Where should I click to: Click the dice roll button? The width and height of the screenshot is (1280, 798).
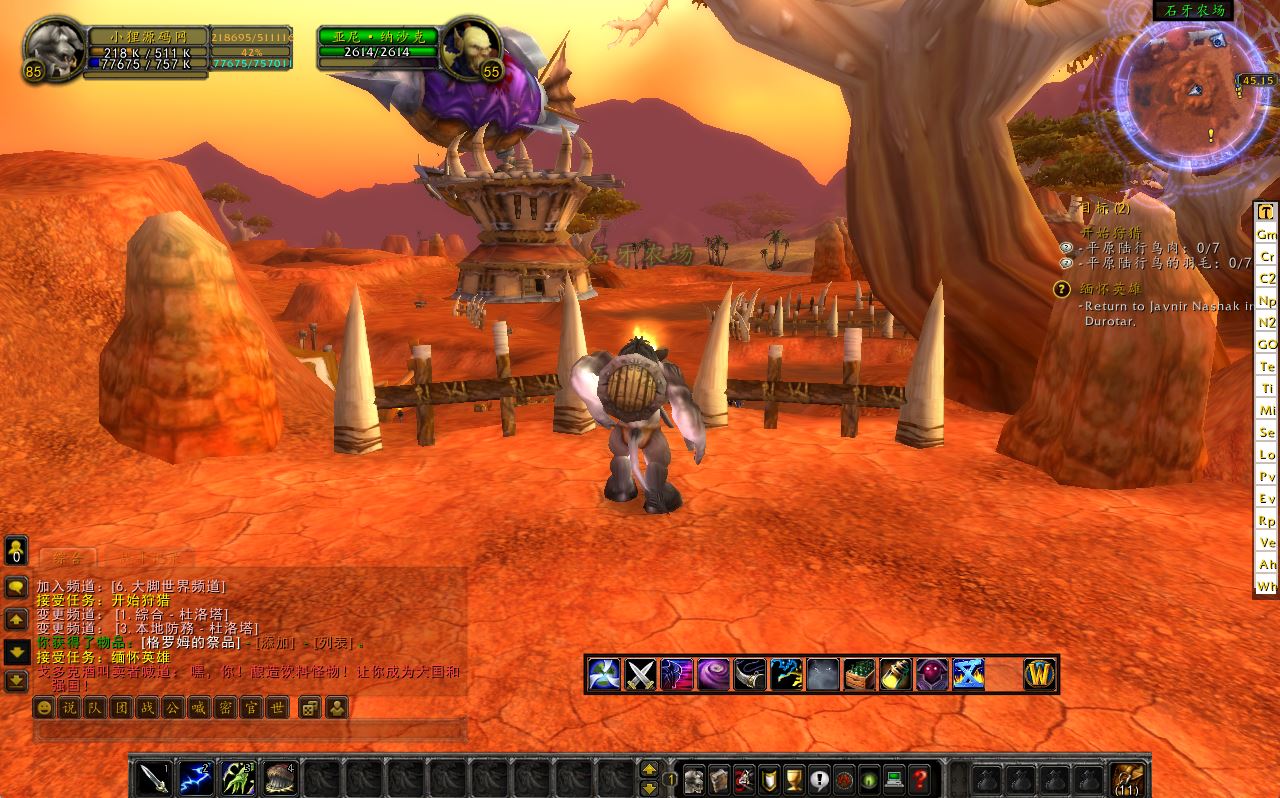pos(310,708)
